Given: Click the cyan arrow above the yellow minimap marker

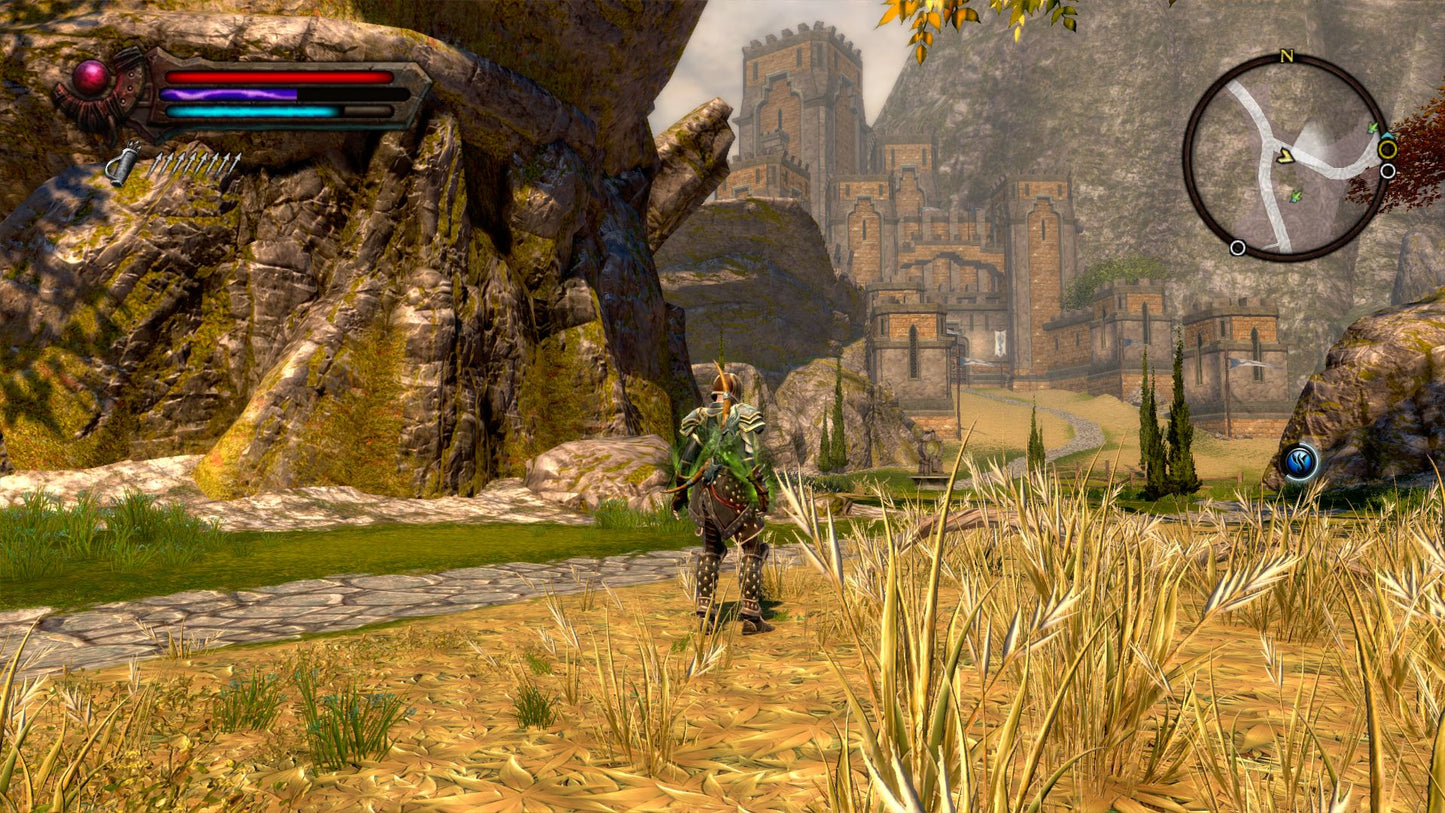Looking at the screenshot, I should click(1387, 134).
